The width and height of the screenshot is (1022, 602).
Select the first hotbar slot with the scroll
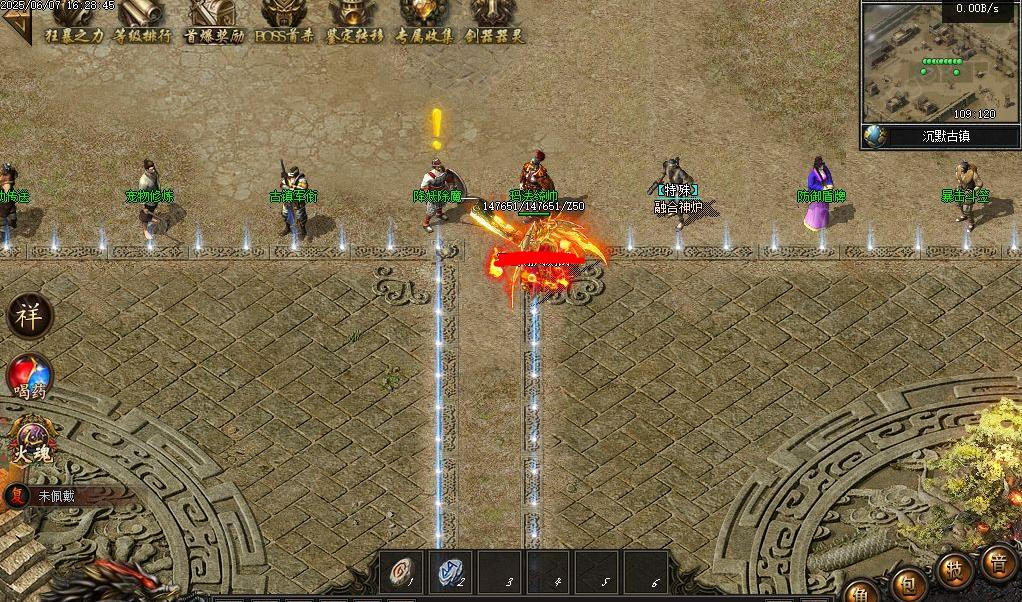pos(404,570)
